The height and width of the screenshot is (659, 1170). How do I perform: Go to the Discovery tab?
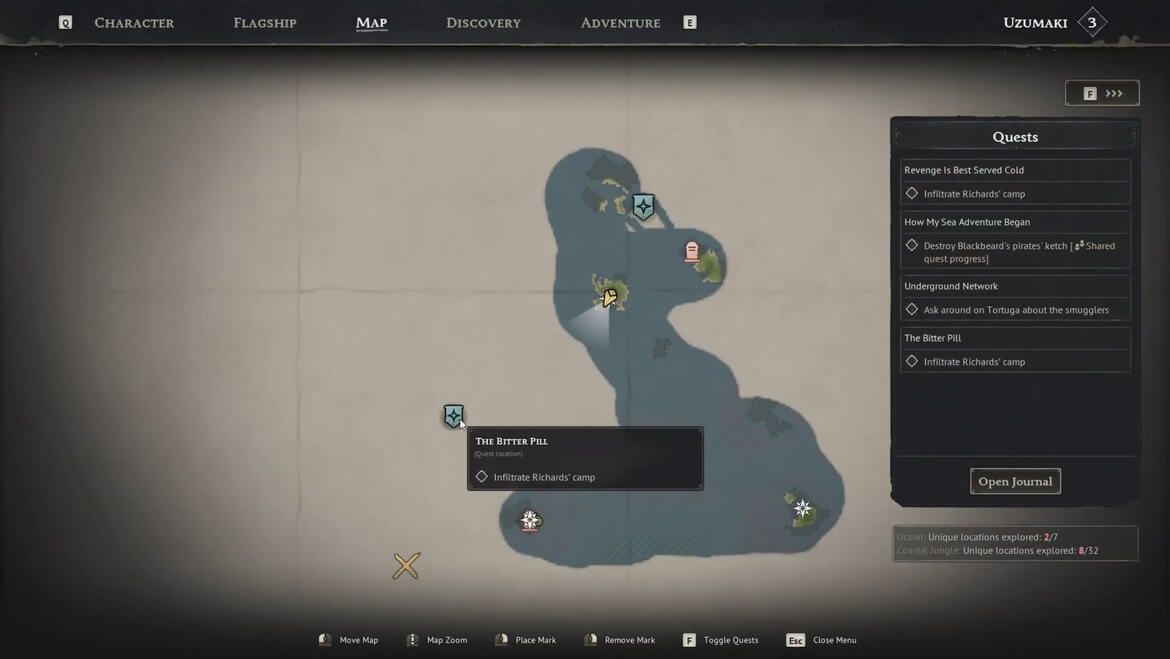coord(483,23)
